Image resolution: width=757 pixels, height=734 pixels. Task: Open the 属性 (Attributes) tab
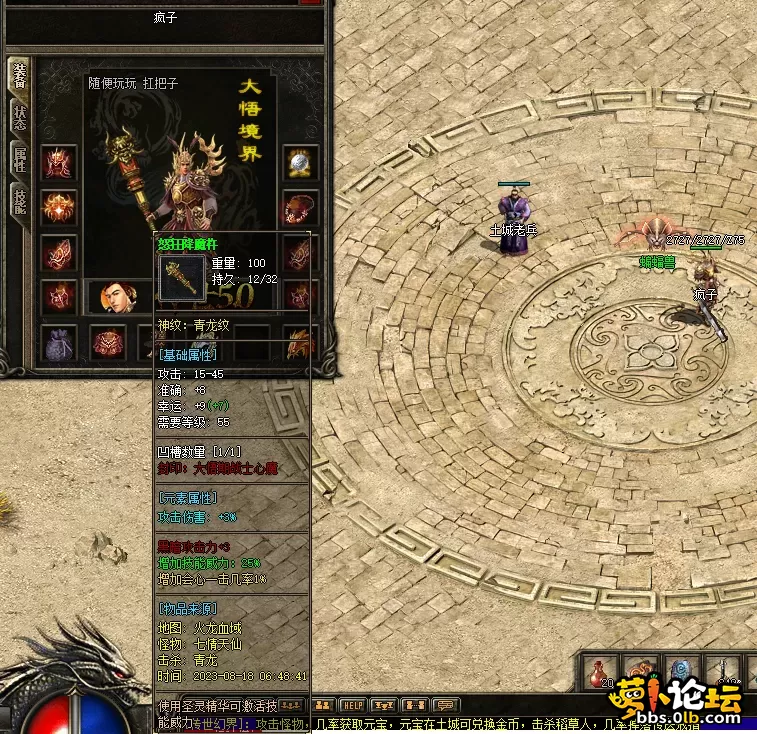(x=19, y=158)
